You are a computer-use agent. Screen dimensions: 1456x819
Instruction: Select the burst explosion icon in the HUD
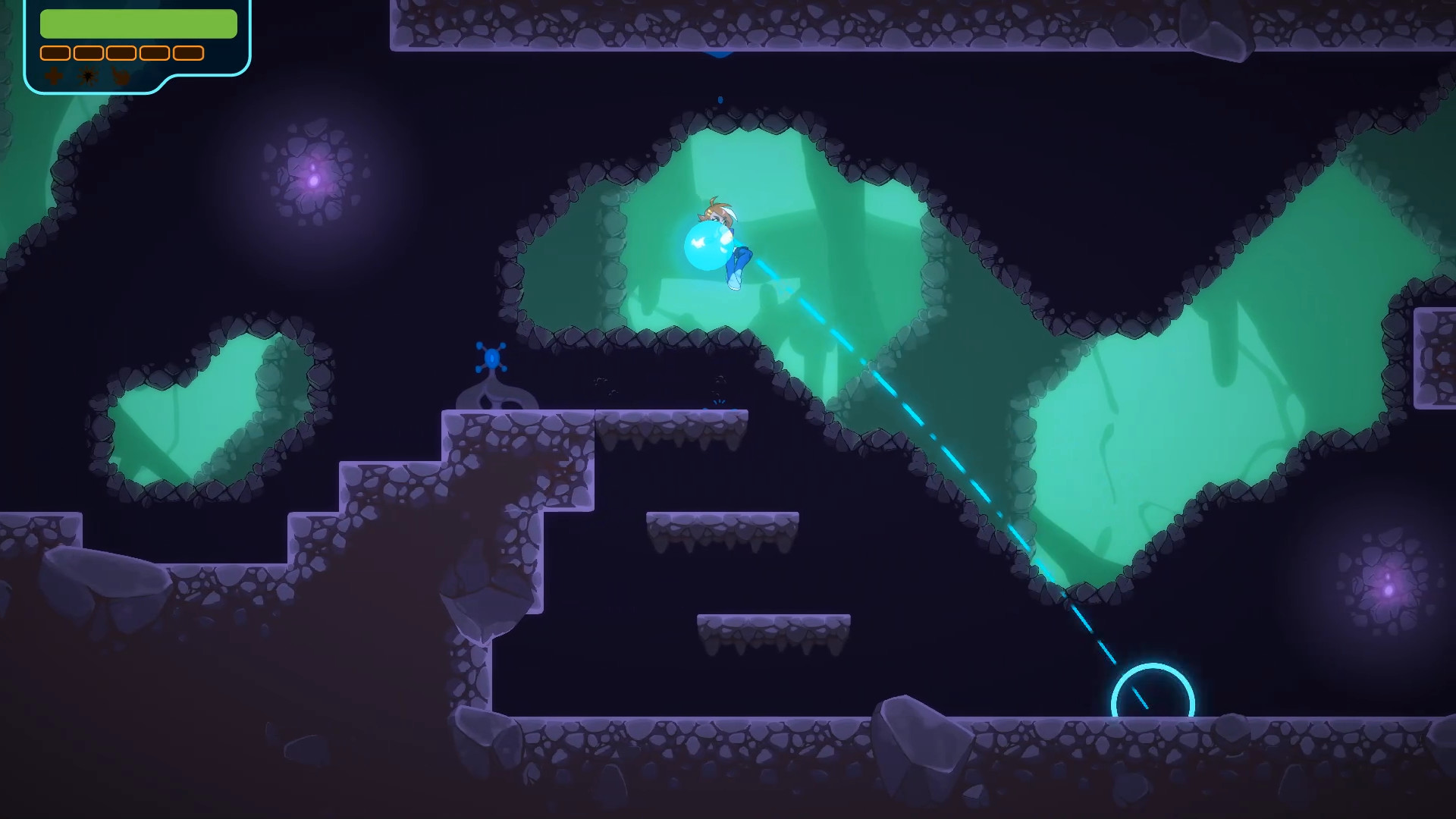tap(87, 77)
